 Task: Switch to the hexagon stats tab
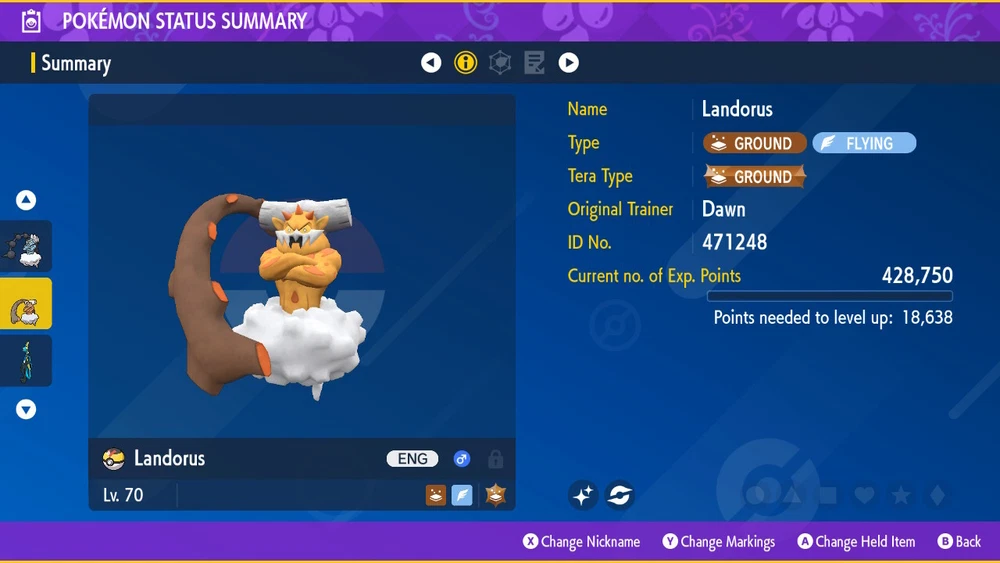pos(500,63)
